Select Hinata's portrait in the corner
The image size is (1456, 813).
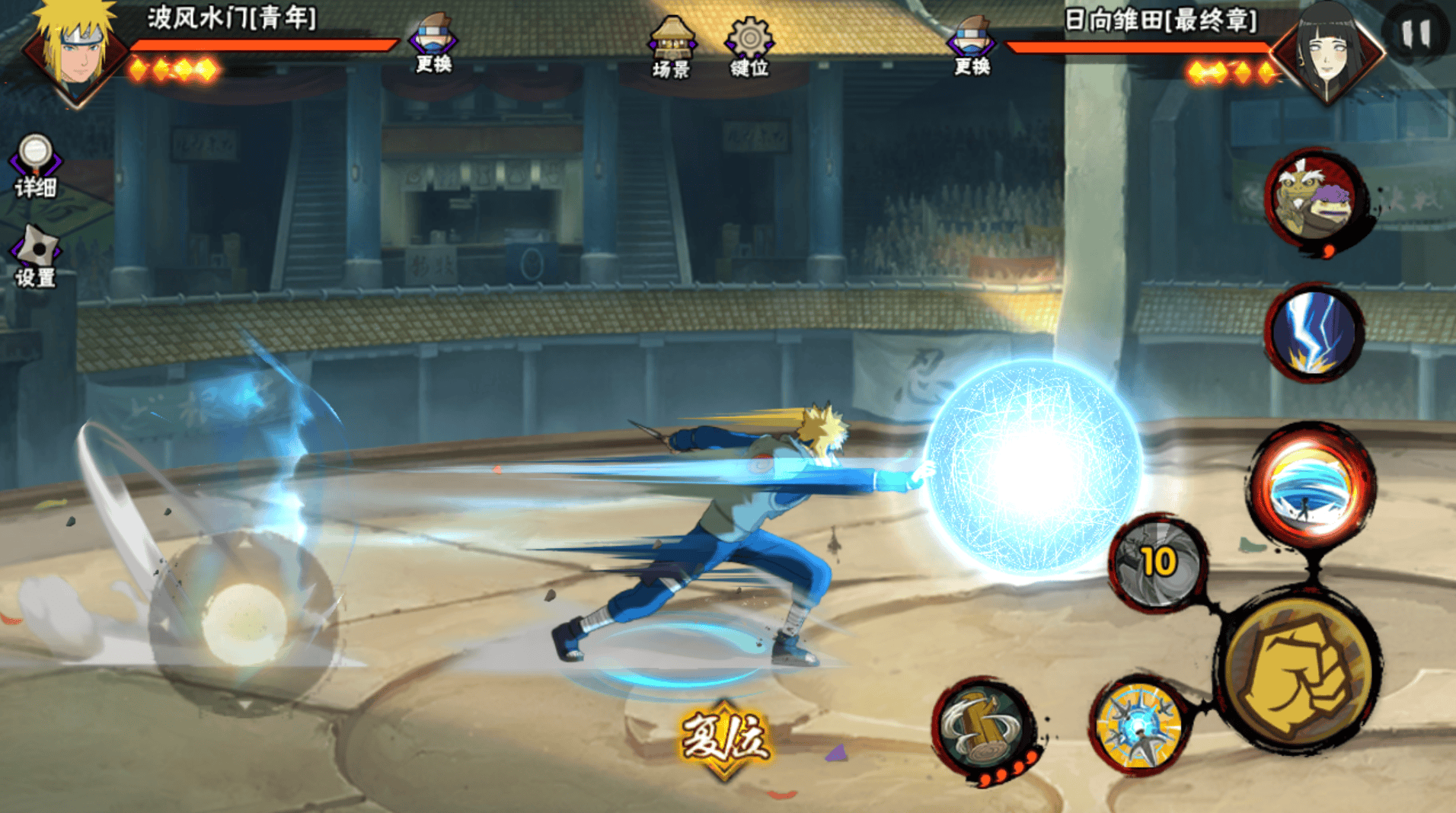pos(1330,52)
